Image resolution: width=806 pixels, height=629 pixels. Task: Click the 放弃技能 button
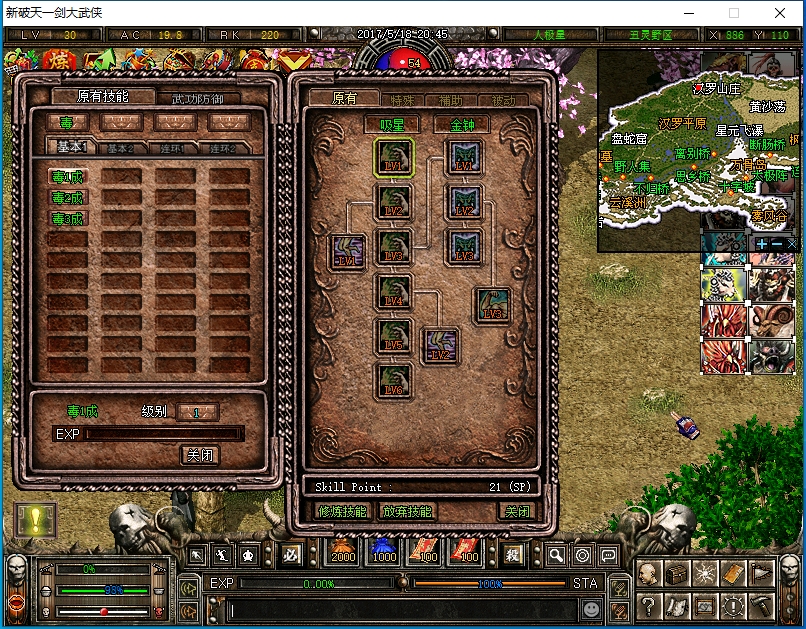click(x=407, y=511)
